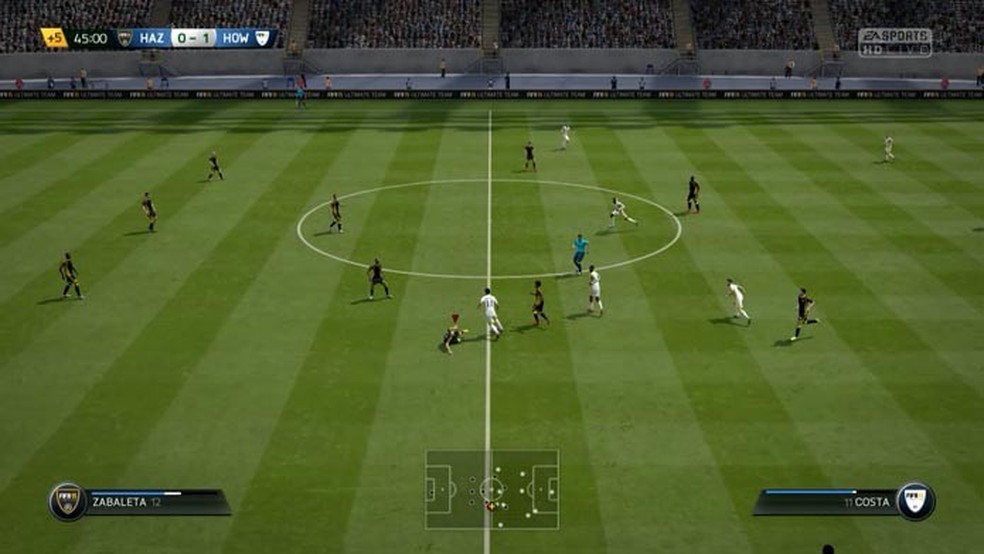This screenshot has width=984, height=554.
Task: Select the Costa player name panel
Action: click(825, 500)
